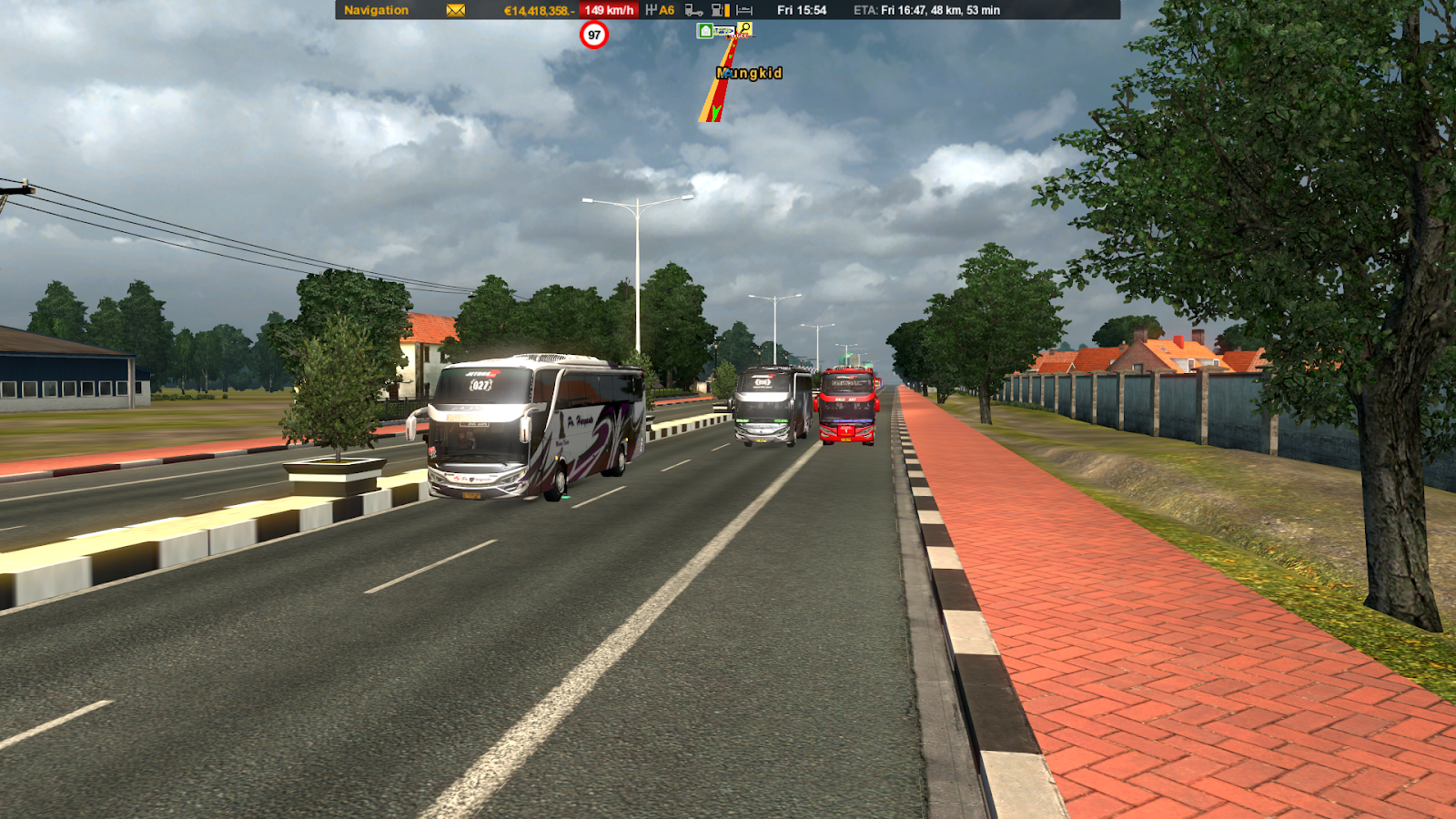Check the truck damage status icon
The image size is (1456, 819).
point(693,11)
